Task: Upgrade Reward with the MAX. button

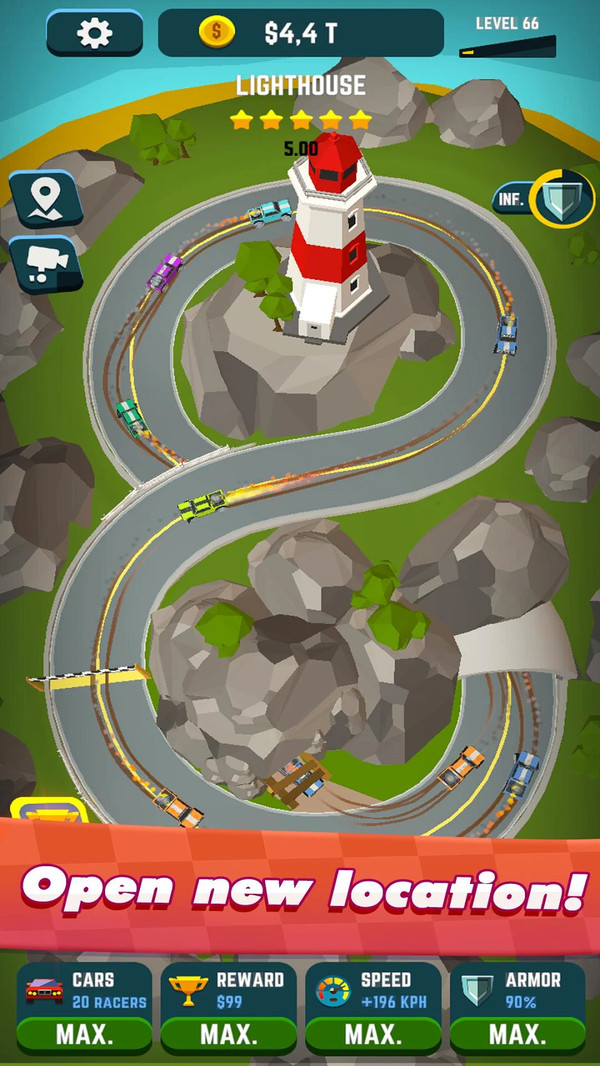Action: tap(229, 1033)
